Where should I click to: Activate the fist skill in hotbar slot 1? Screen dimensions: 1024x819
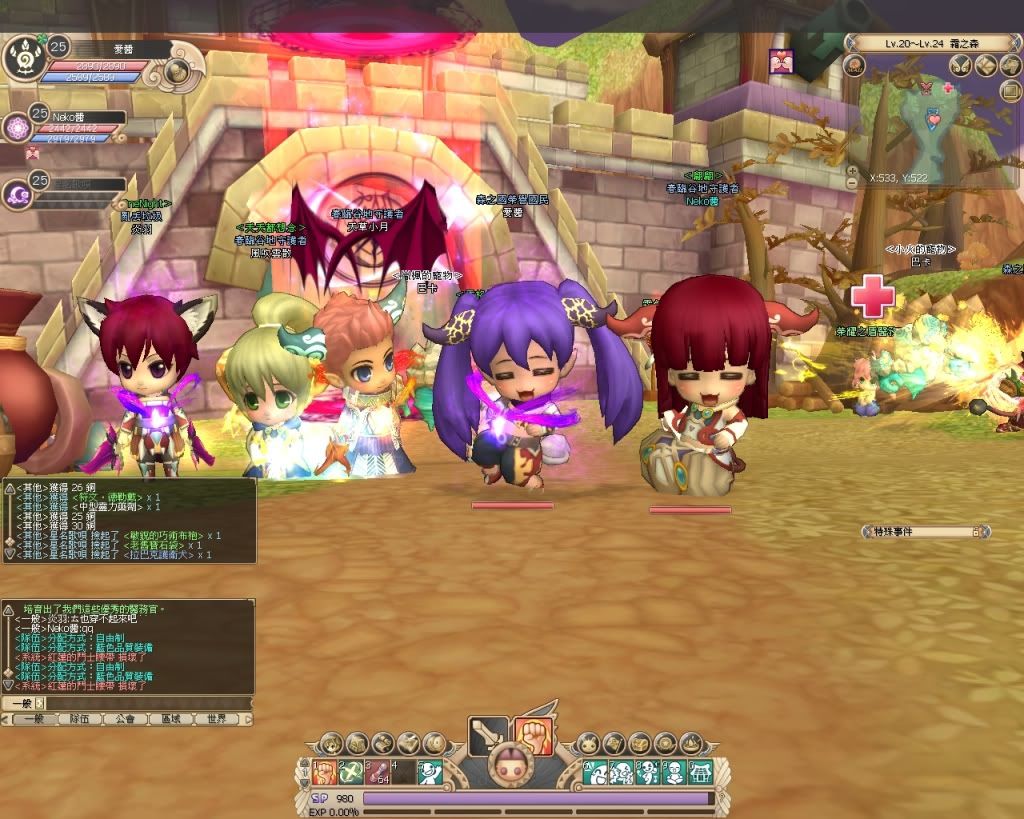tap(323, 772)
